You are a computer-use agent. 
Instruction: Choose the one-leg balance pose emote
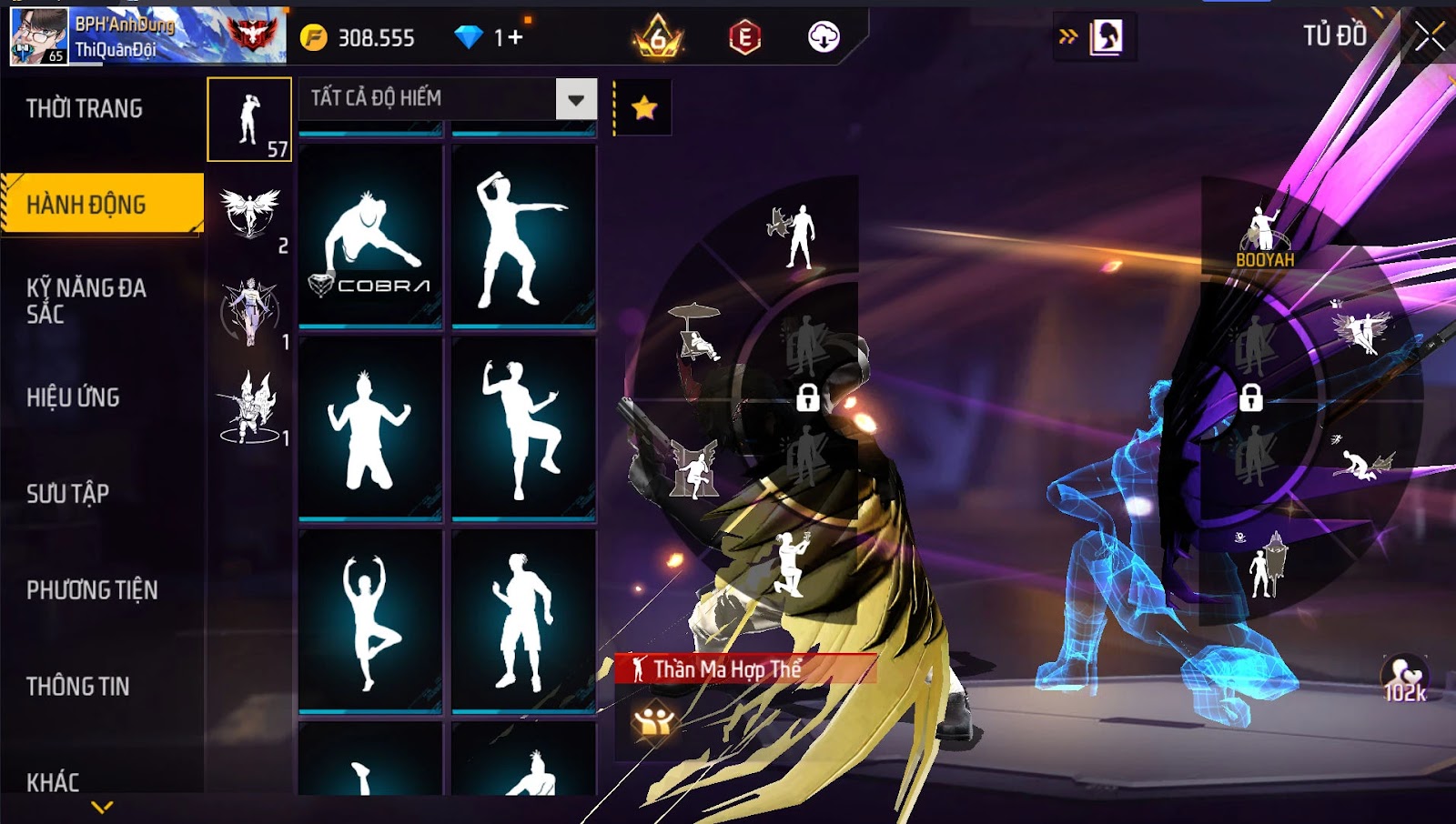pyautogui.click(x=370, y=621)
